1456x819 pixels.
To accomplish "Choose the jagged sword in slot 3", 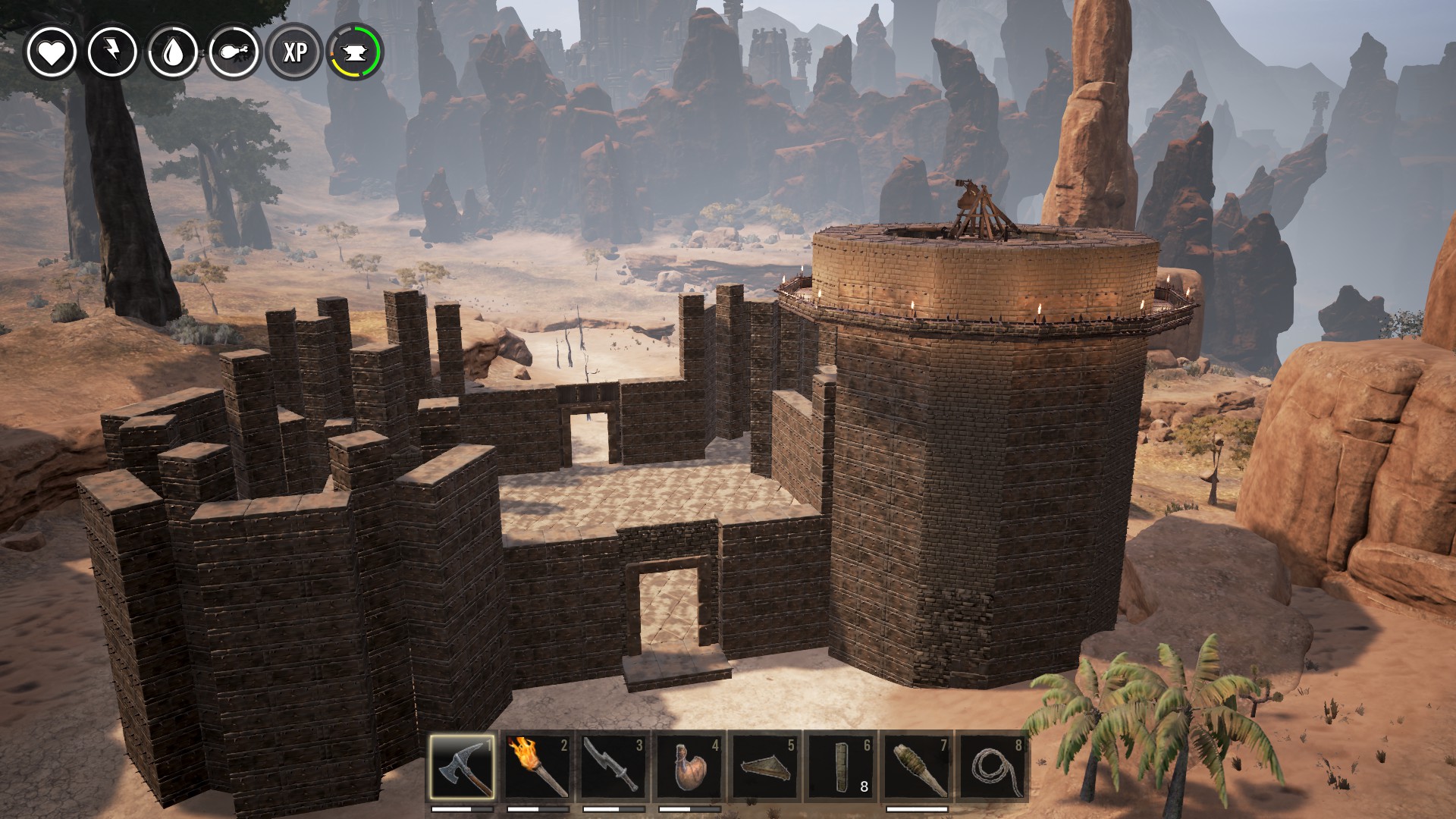I will pyautogui.click(x=613, y=766).
